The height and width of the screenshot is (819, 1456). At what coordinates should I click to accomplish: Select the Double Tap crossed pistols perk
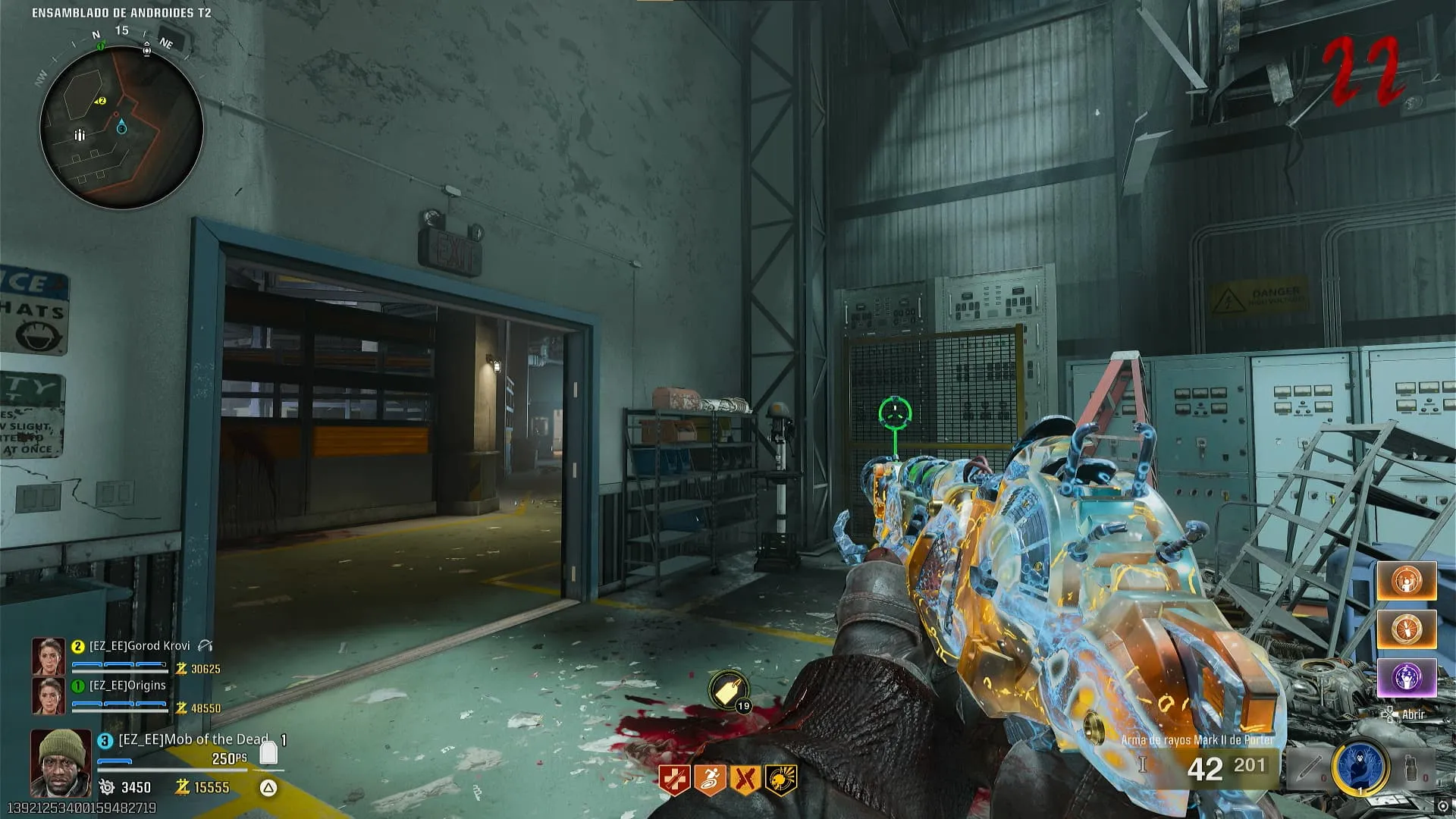[745, 780]
